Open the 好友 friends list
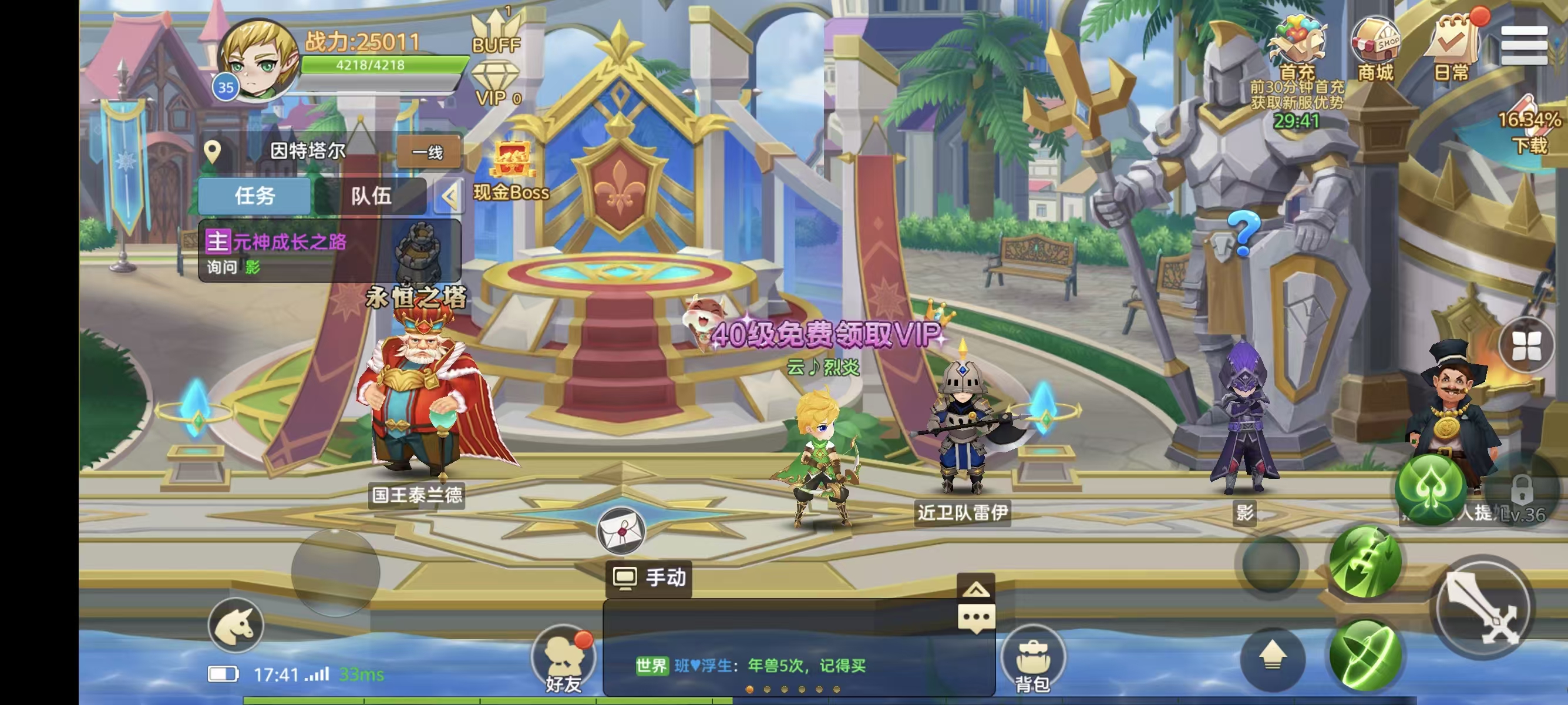1568x705 pixels. click(563, 659)
